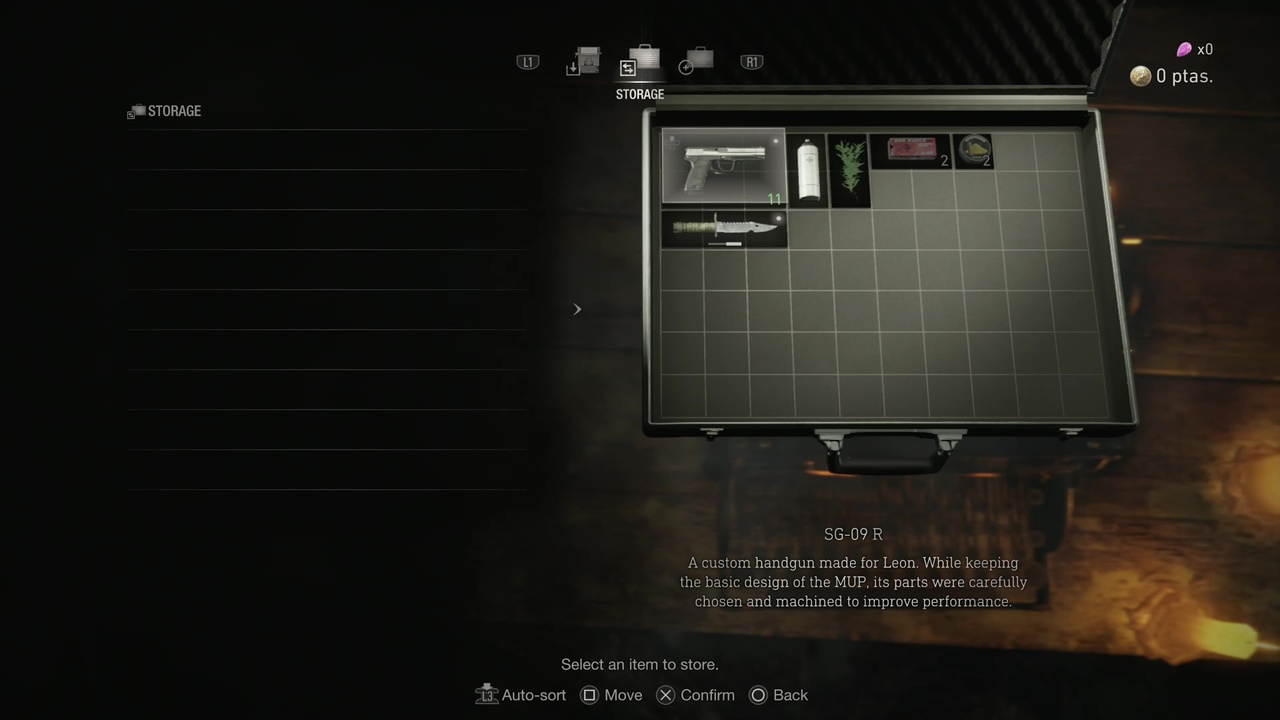This screenshot has width=1280, height=720.
Task: Click the pink Spinel counter display
Action: pos(1195,49)
